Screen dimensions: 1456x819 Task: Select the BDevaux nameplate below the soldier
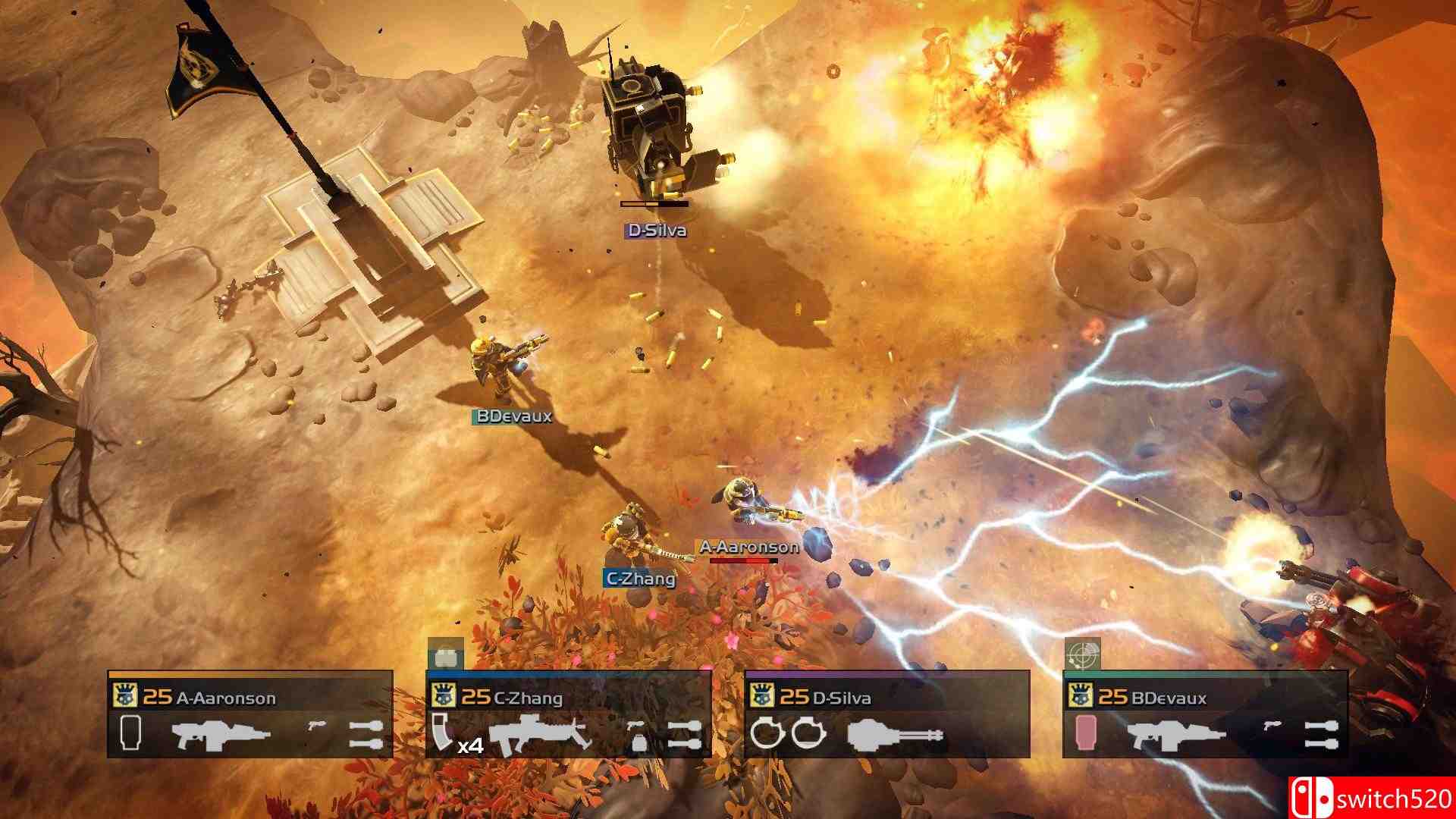tap(513, 416)
